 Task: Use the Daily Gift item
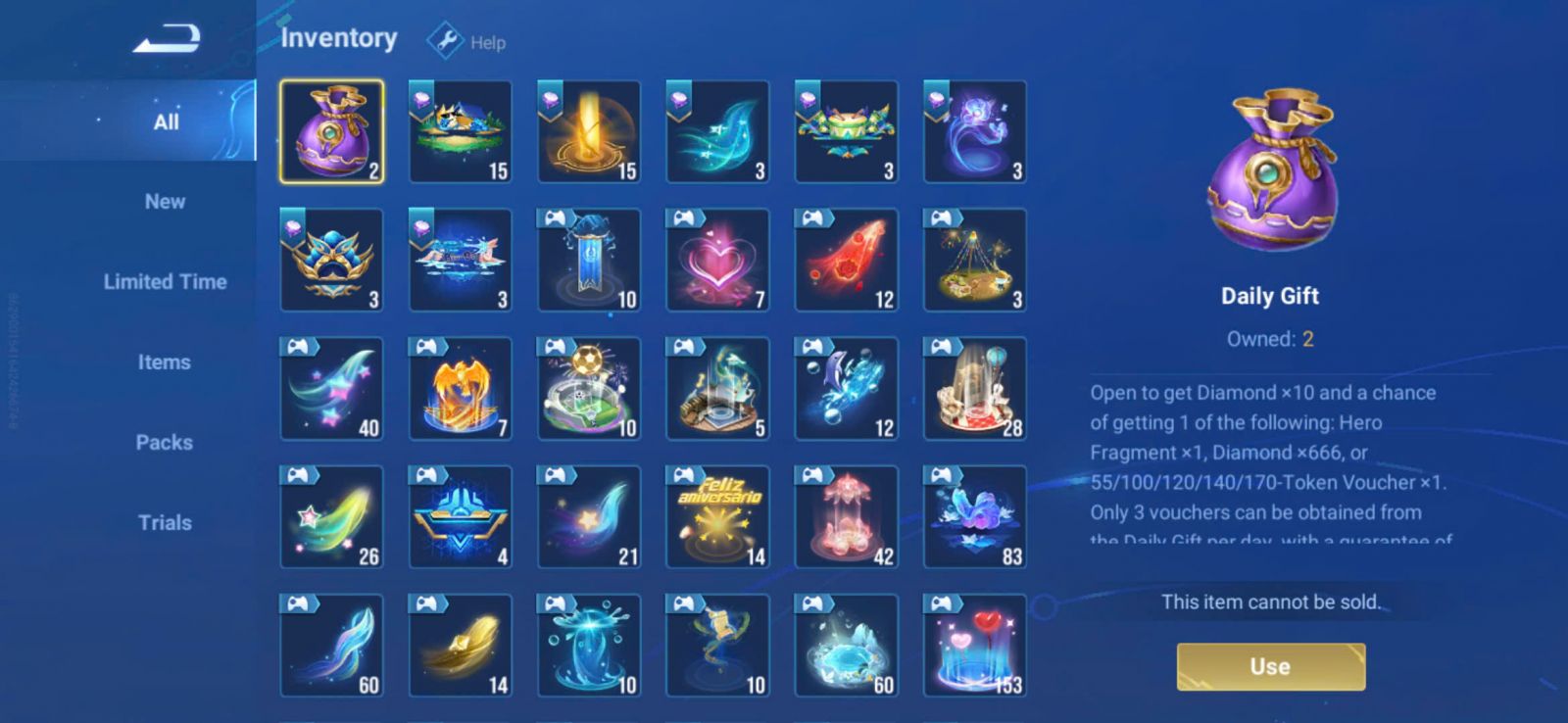[x=1270, y=666]
